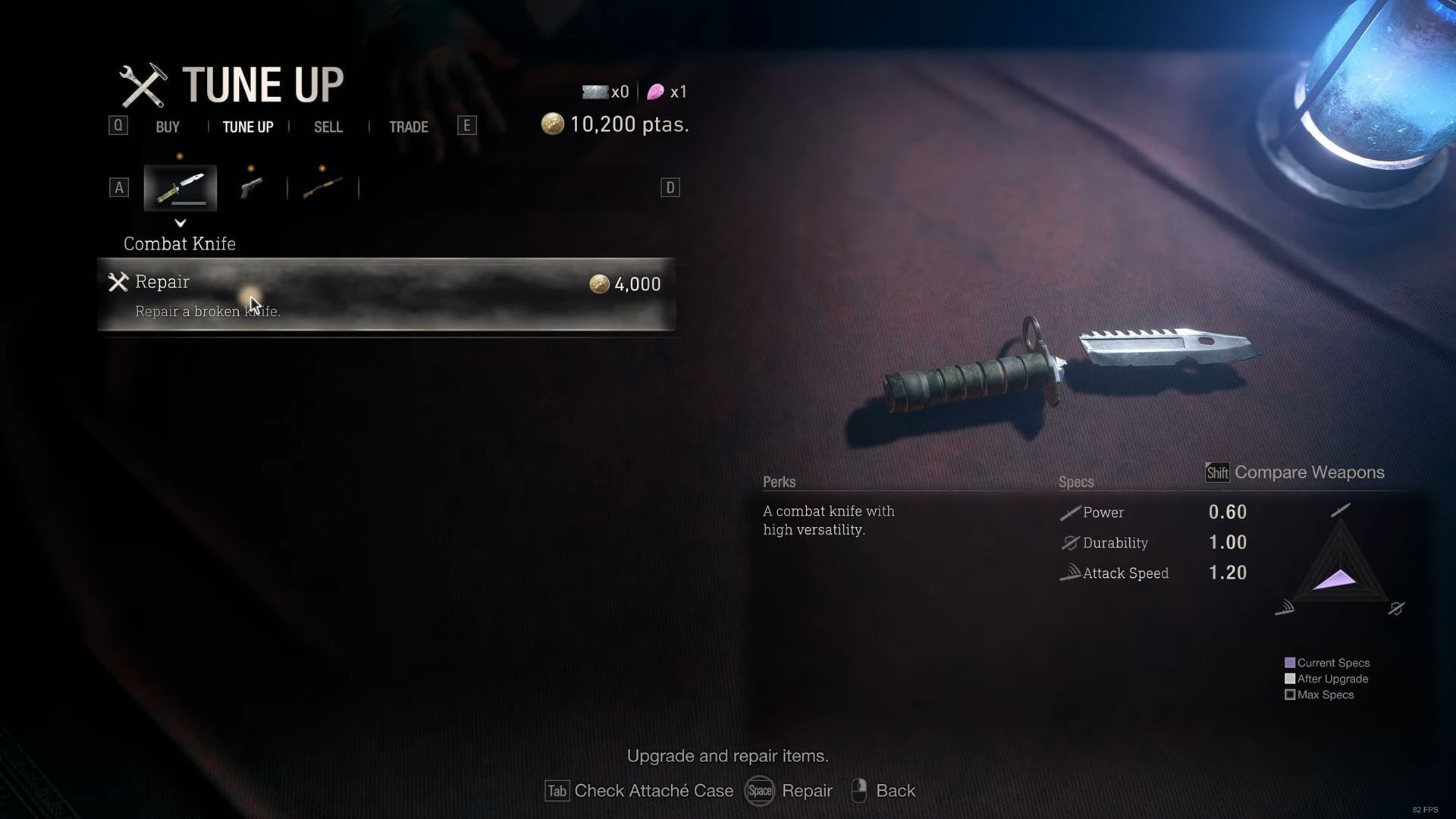Toggle the Max Specs legend marker

pos(1289,695)
